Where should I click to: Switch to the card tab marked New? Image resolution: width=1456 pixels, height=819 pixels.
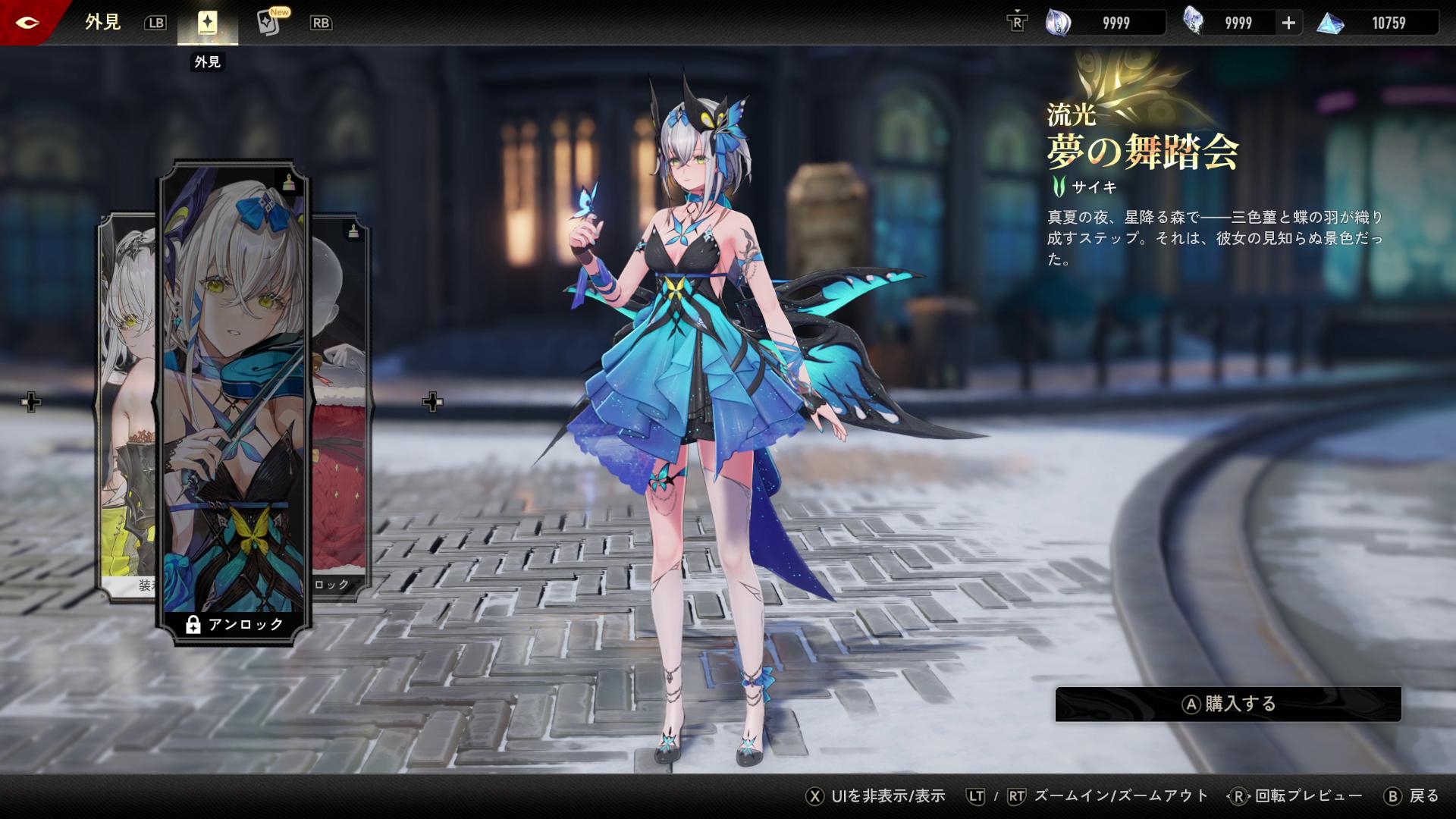[270, 23]
